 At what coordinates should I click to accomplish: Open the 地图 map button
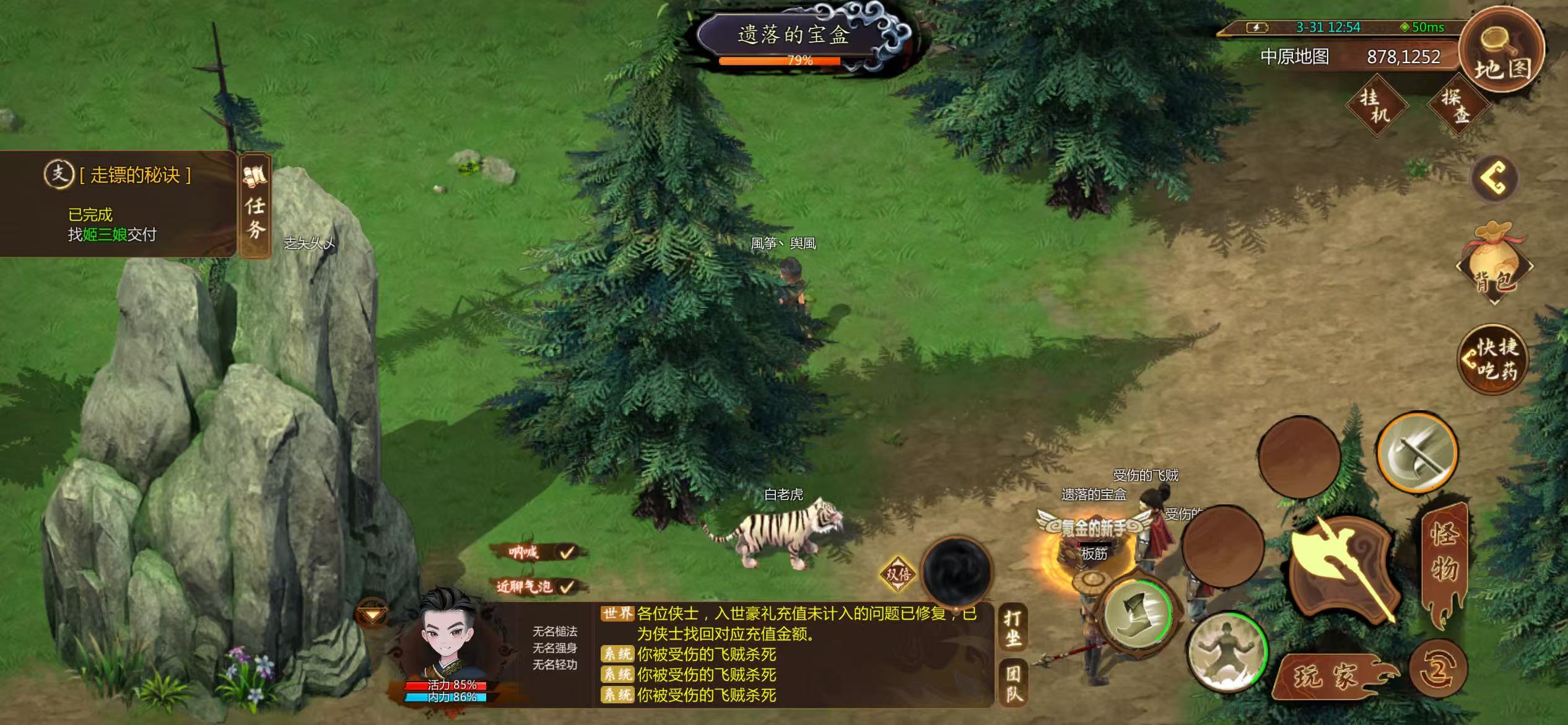1500,51
